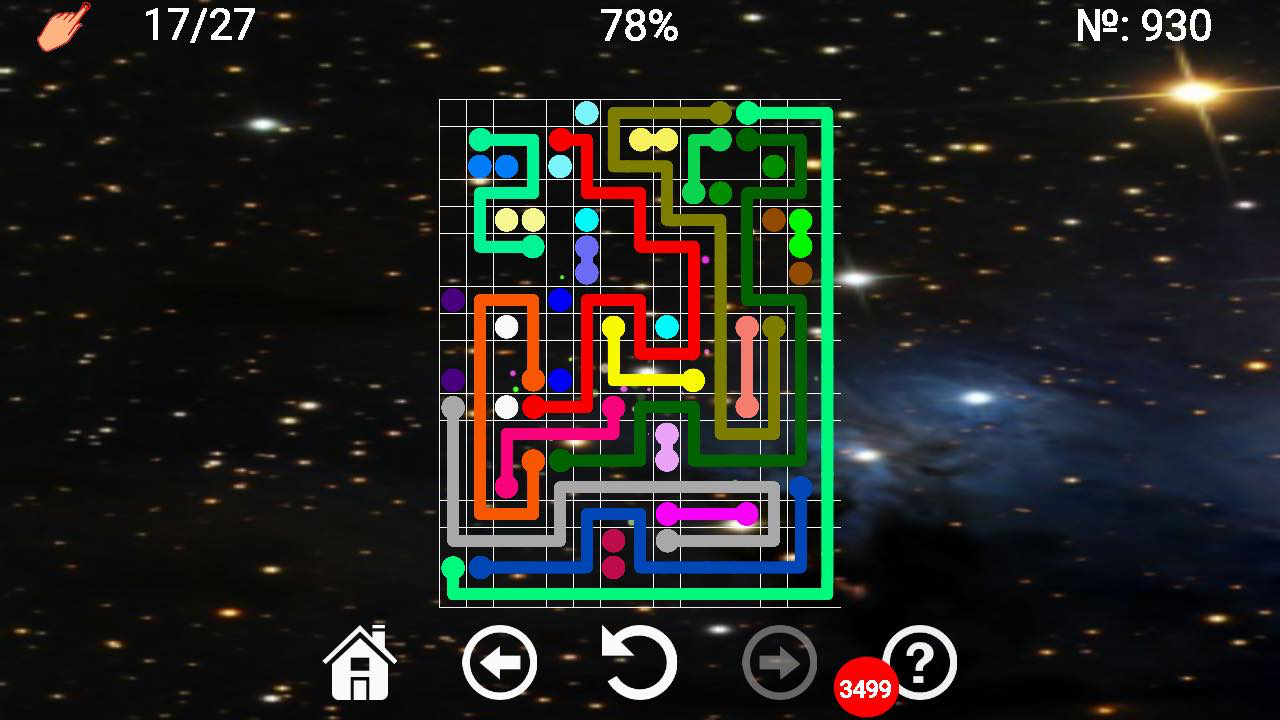Click the red 3499 hint counter badge
1280x720 pixels.
pos(866,686)
